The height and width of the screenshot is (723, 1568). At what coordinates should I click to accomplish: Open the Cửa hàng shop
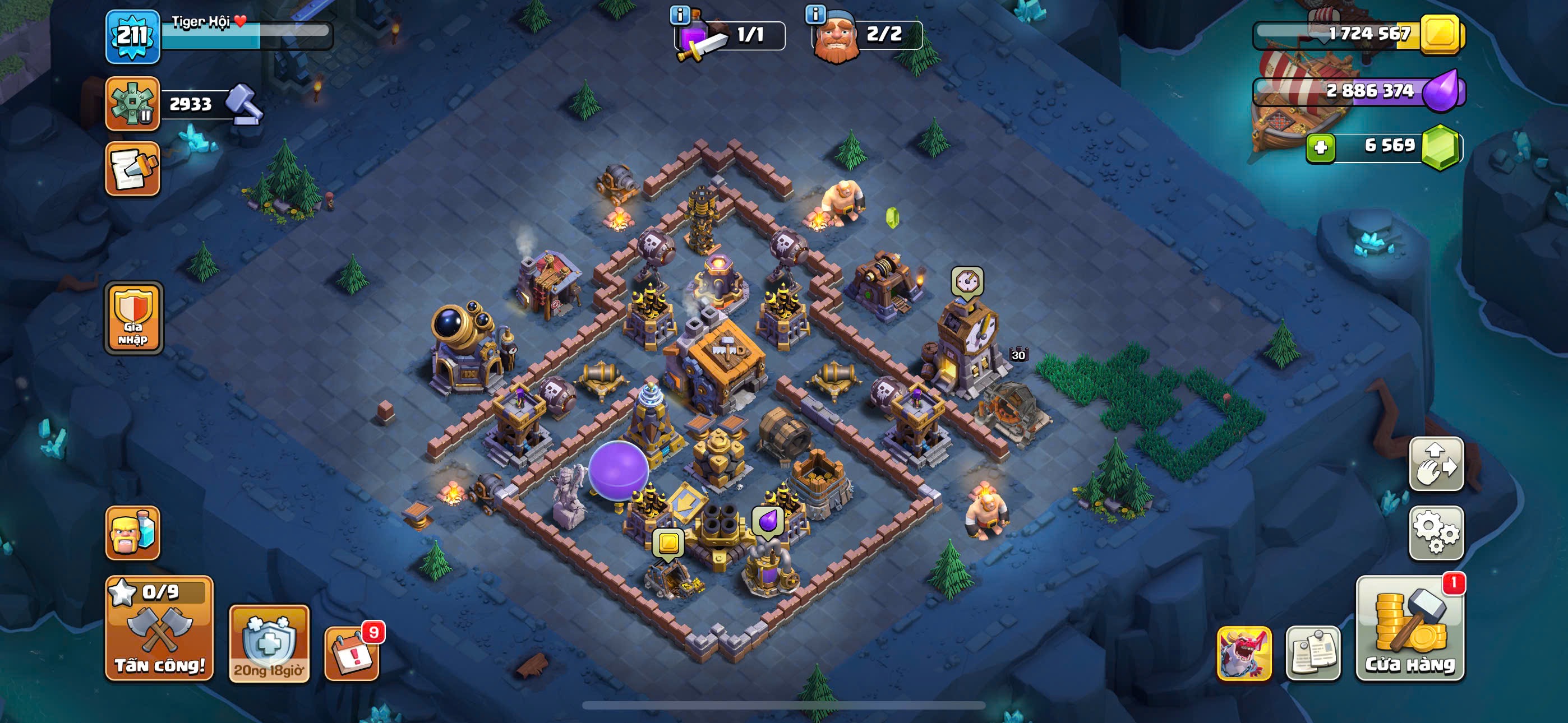click(x=1410, y=628)
